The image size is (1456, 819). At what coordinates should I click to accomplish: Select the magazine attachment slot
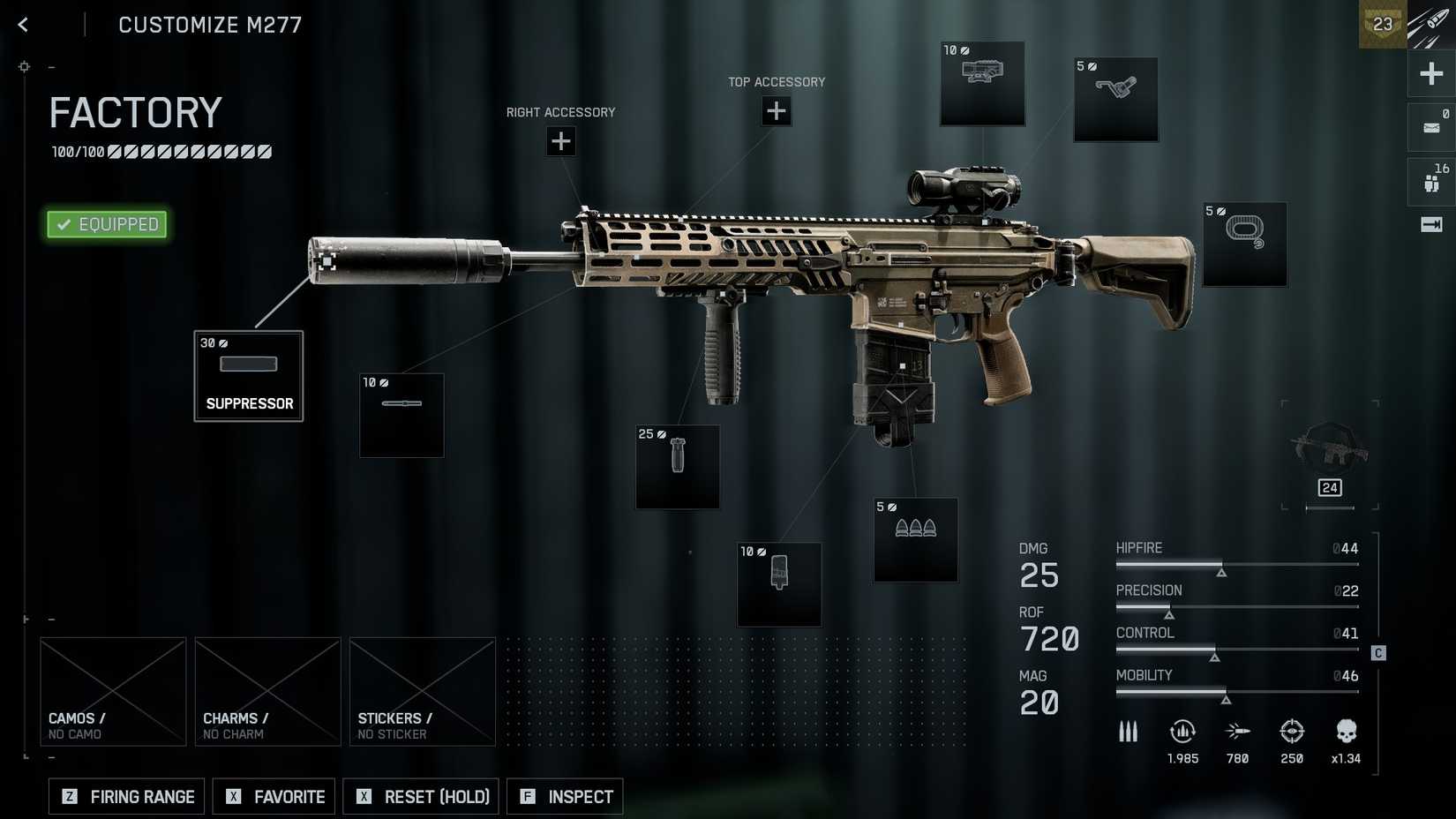(779, 584)
